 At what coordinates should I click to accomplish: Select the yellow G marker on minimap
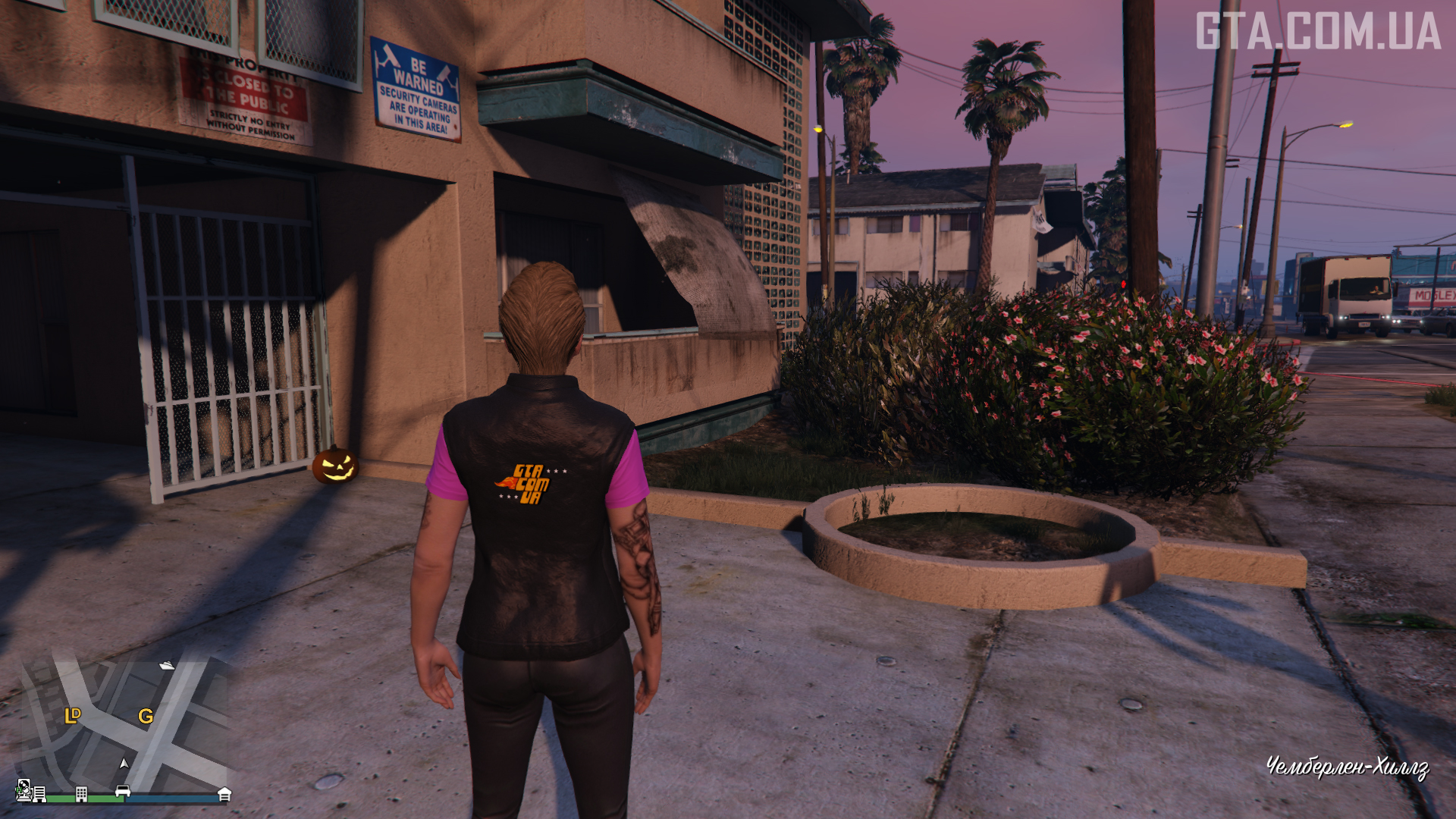146,716
